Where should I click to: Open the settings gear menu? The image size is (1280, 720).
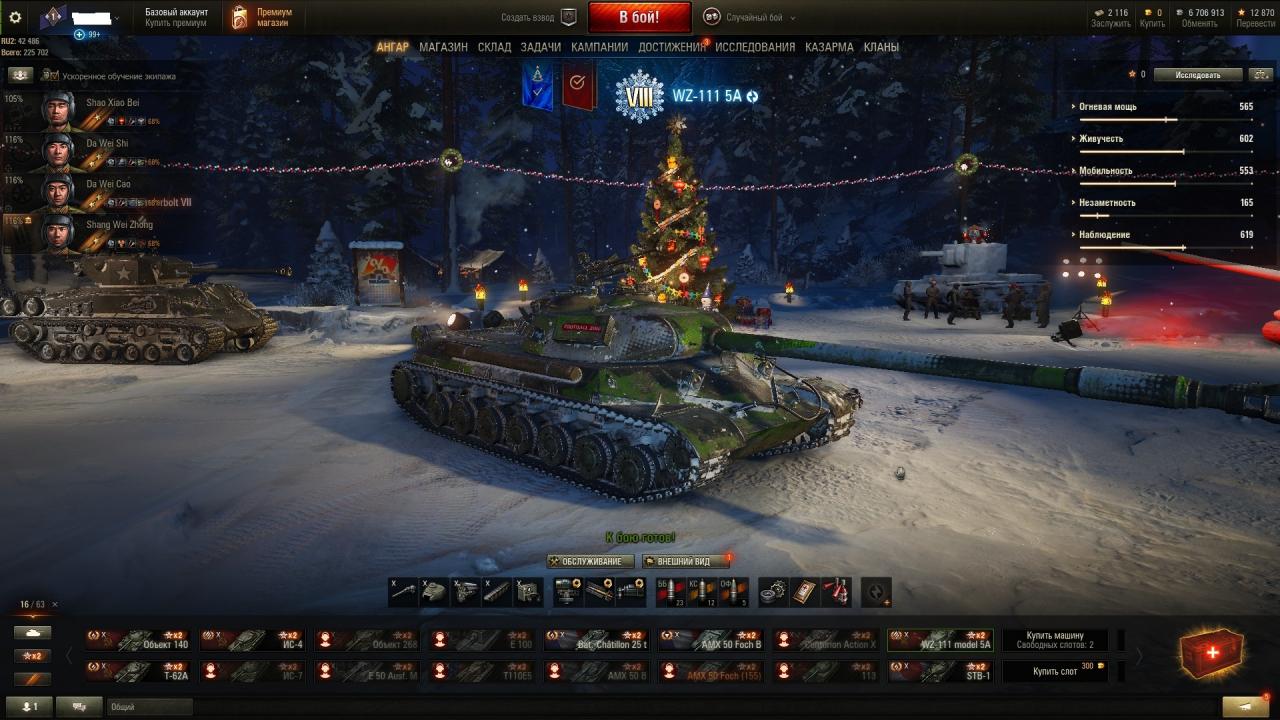tap(15, 17)
